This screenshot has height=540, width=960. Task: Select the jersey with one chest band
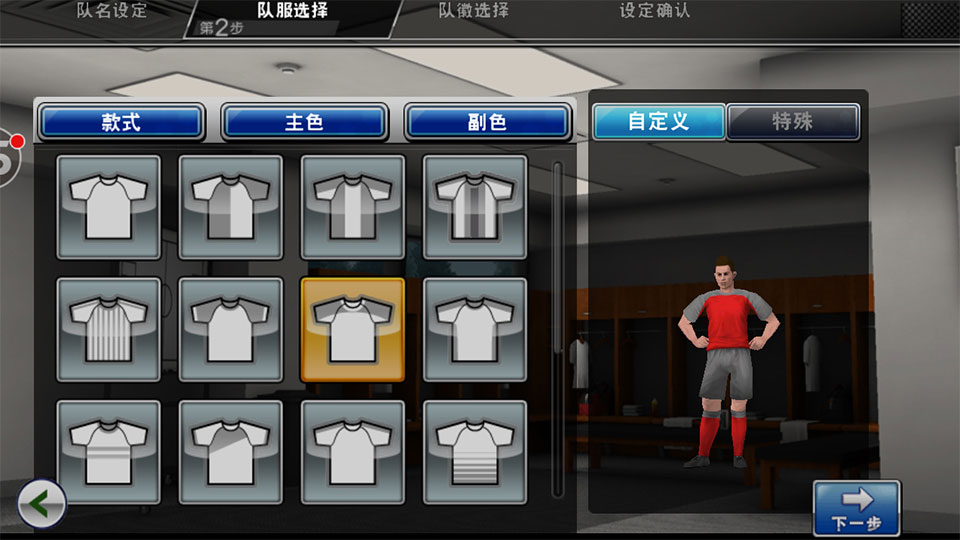click(x=353, y=452)
